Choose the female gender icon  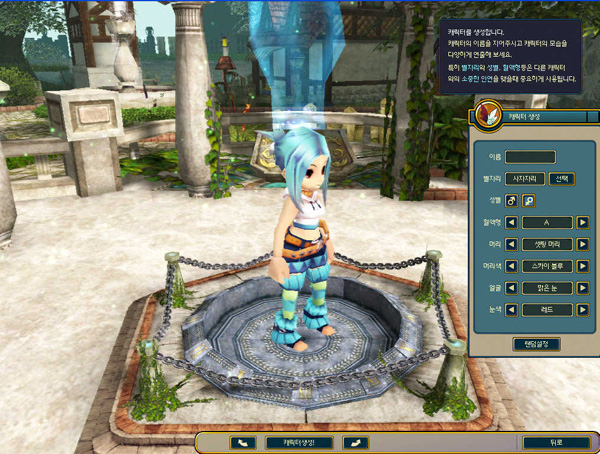[528, 200]
